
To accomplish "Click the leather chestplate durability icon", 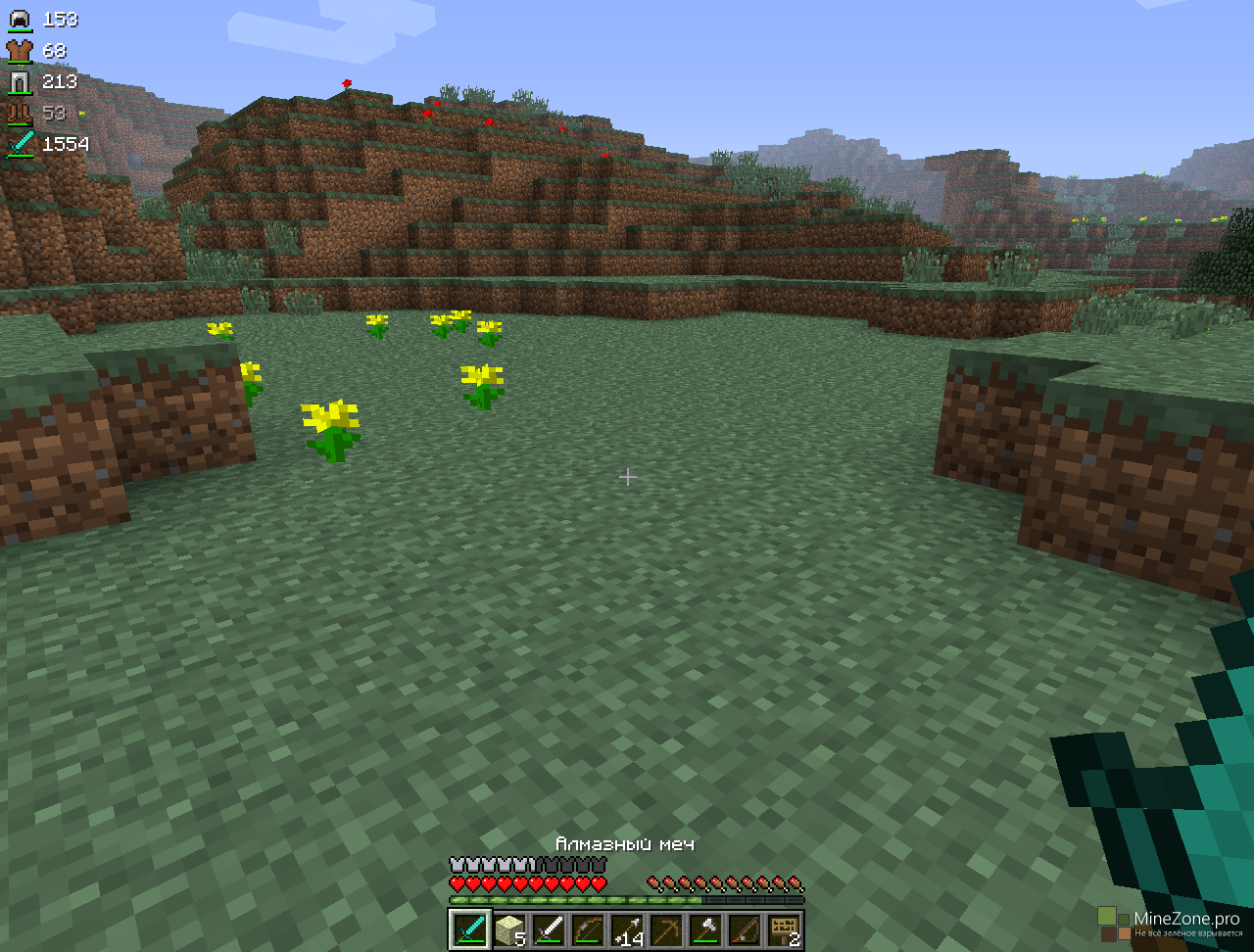I will click(x=20, y=51).
